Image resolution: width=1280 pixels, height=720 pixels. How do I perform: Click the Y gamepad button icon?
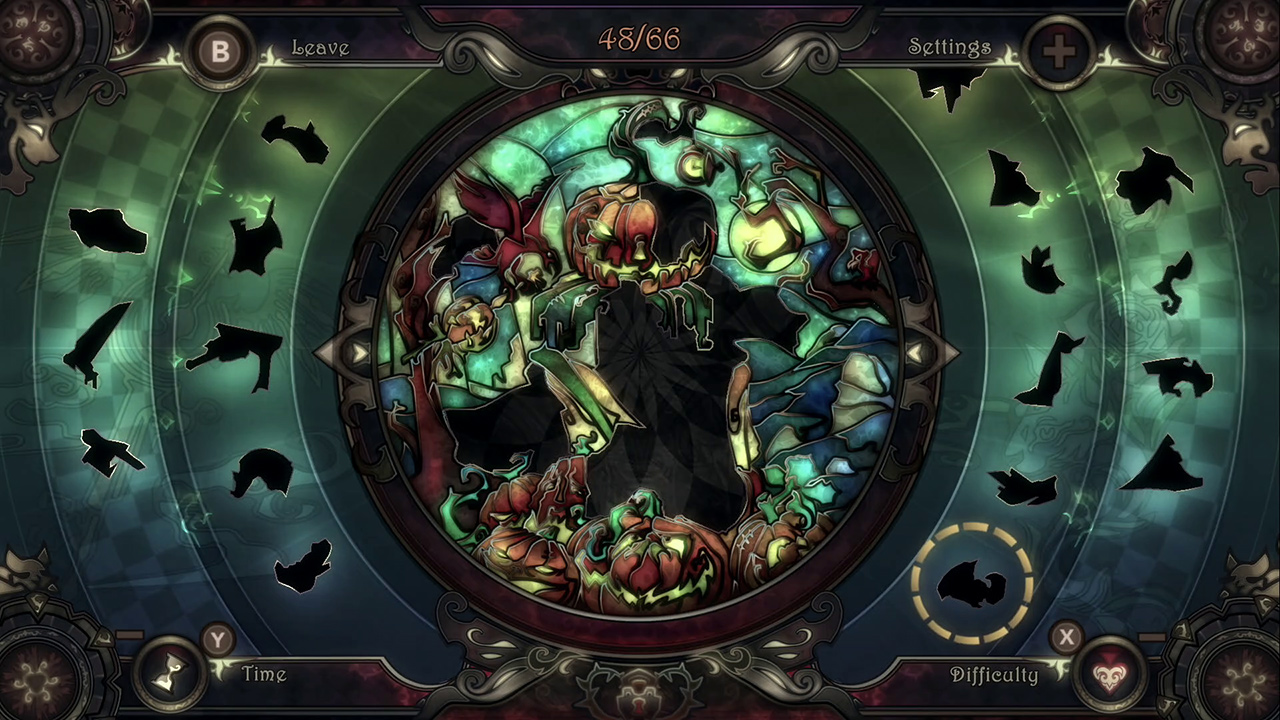[217, 642]
